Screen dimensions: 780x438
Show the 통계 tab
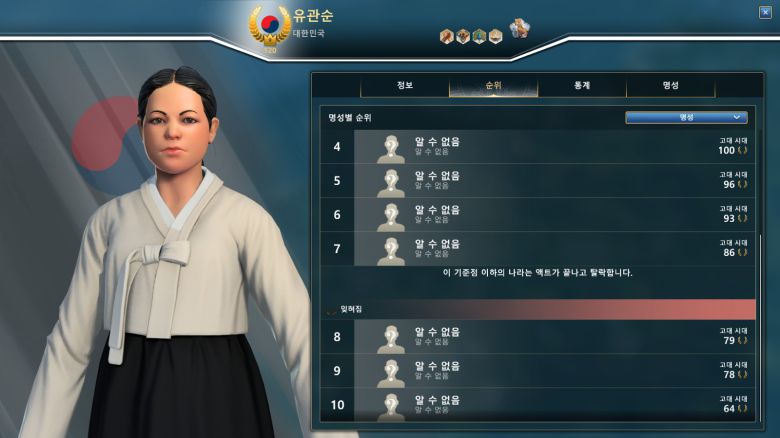[581, 86]
